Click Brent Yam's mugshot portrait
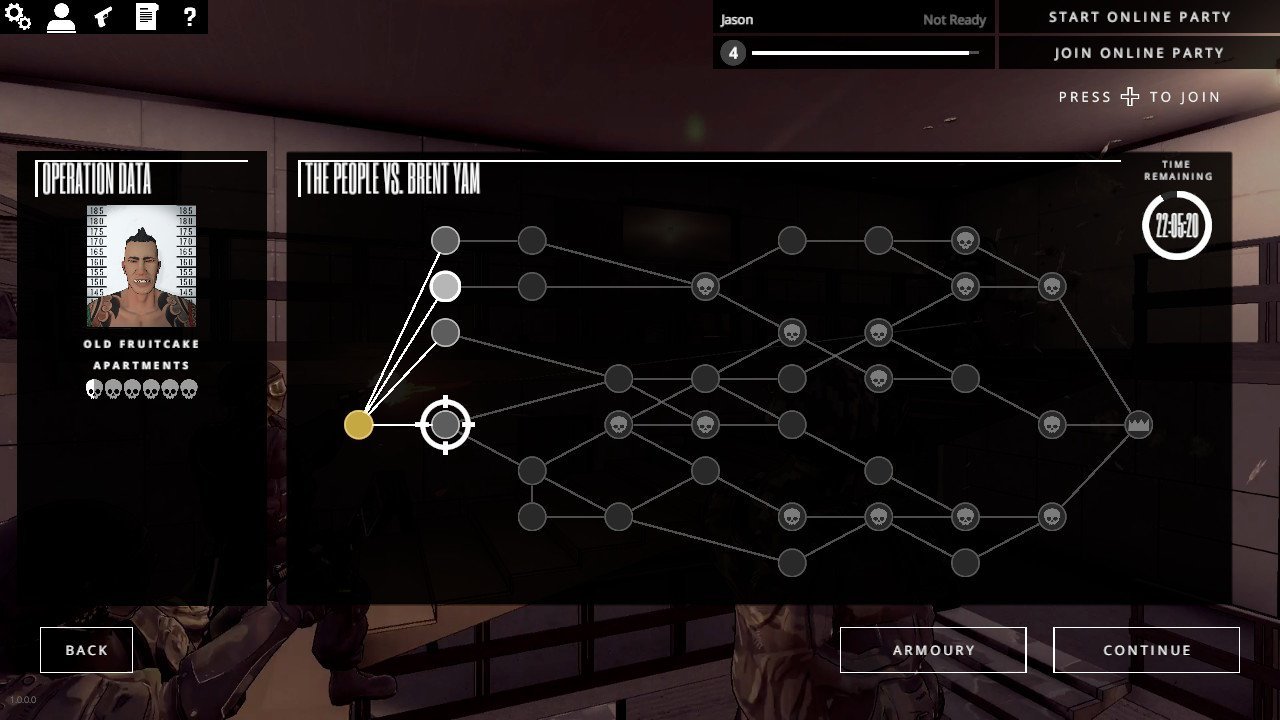1280x720 pixels. [141, 266]
